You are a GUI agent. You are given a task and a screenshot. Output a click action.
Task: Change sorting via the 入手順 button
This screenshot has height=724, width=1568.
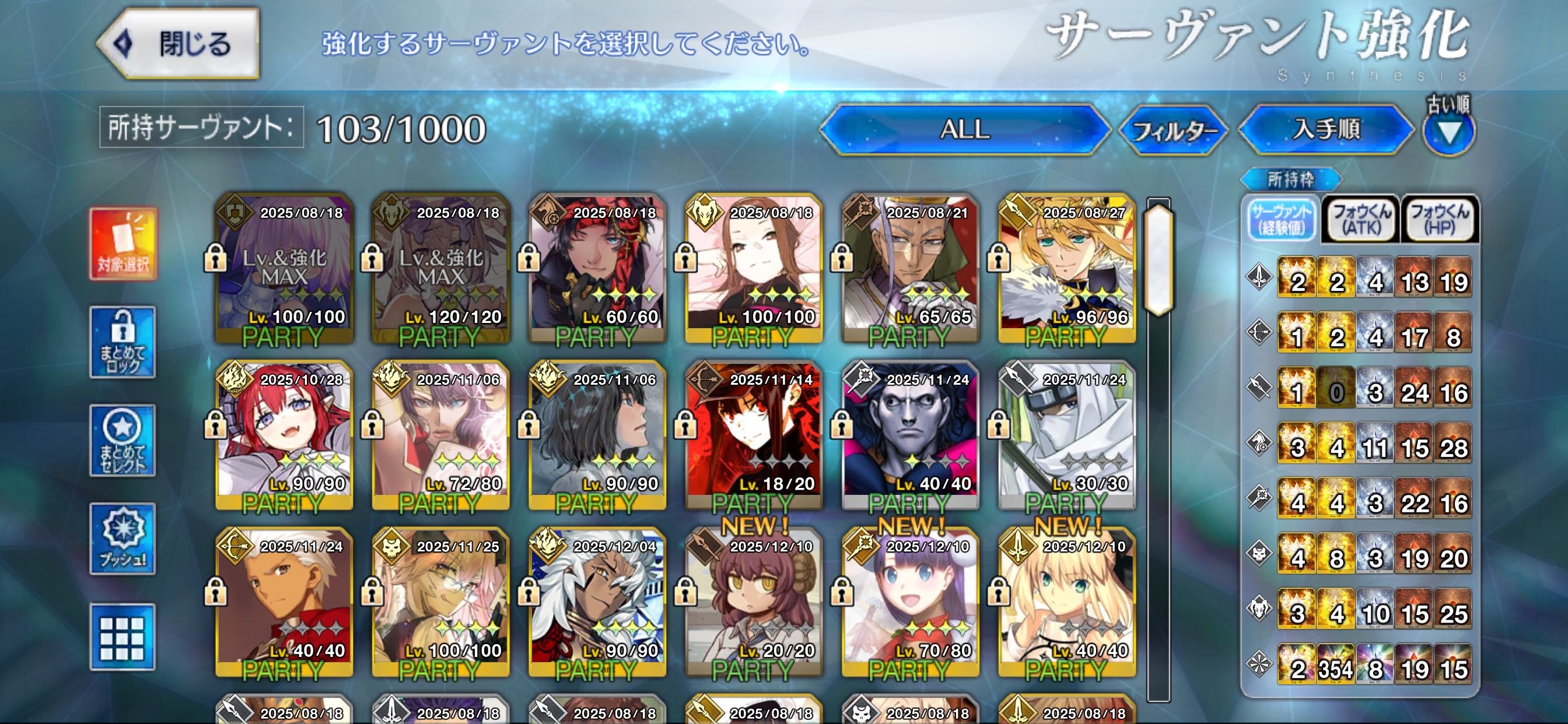point(1326,129)
